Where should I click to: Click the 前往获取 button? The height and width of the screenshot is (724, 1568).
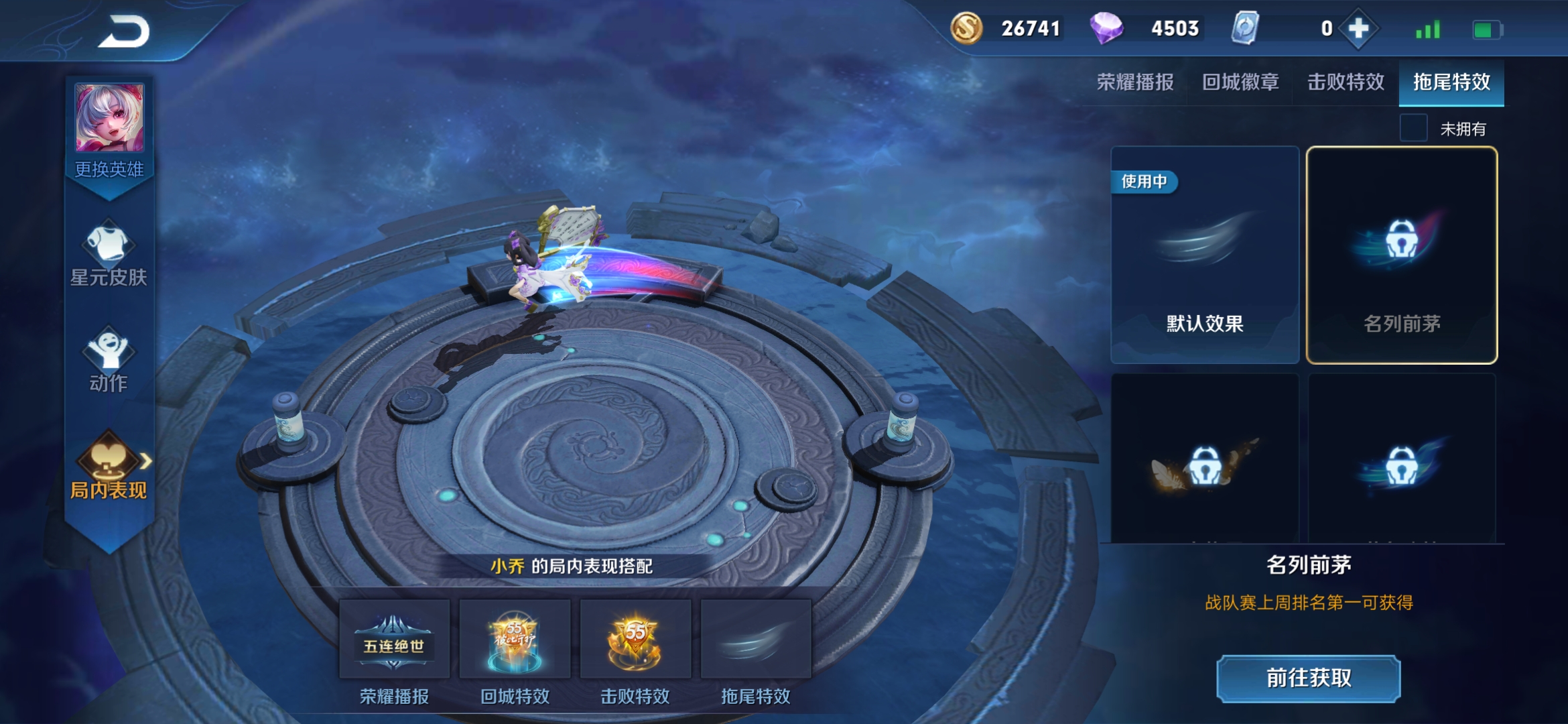pos(1309,678)
